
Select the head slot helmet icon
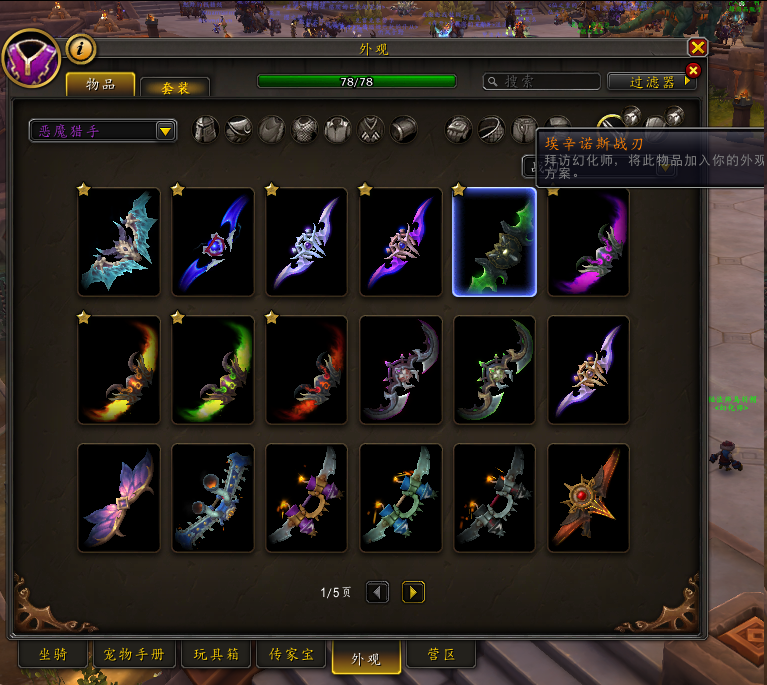coord(206,129)
